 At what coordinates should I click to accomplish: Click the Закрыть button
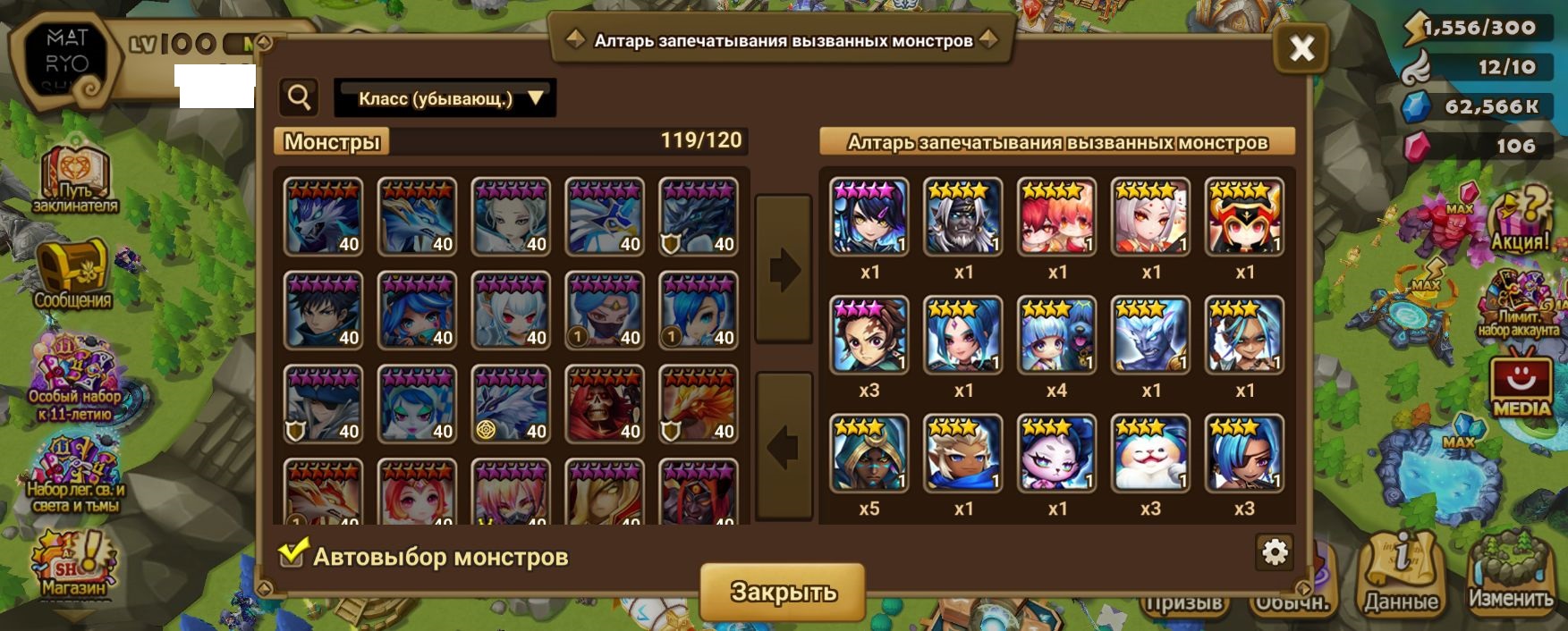783,591
